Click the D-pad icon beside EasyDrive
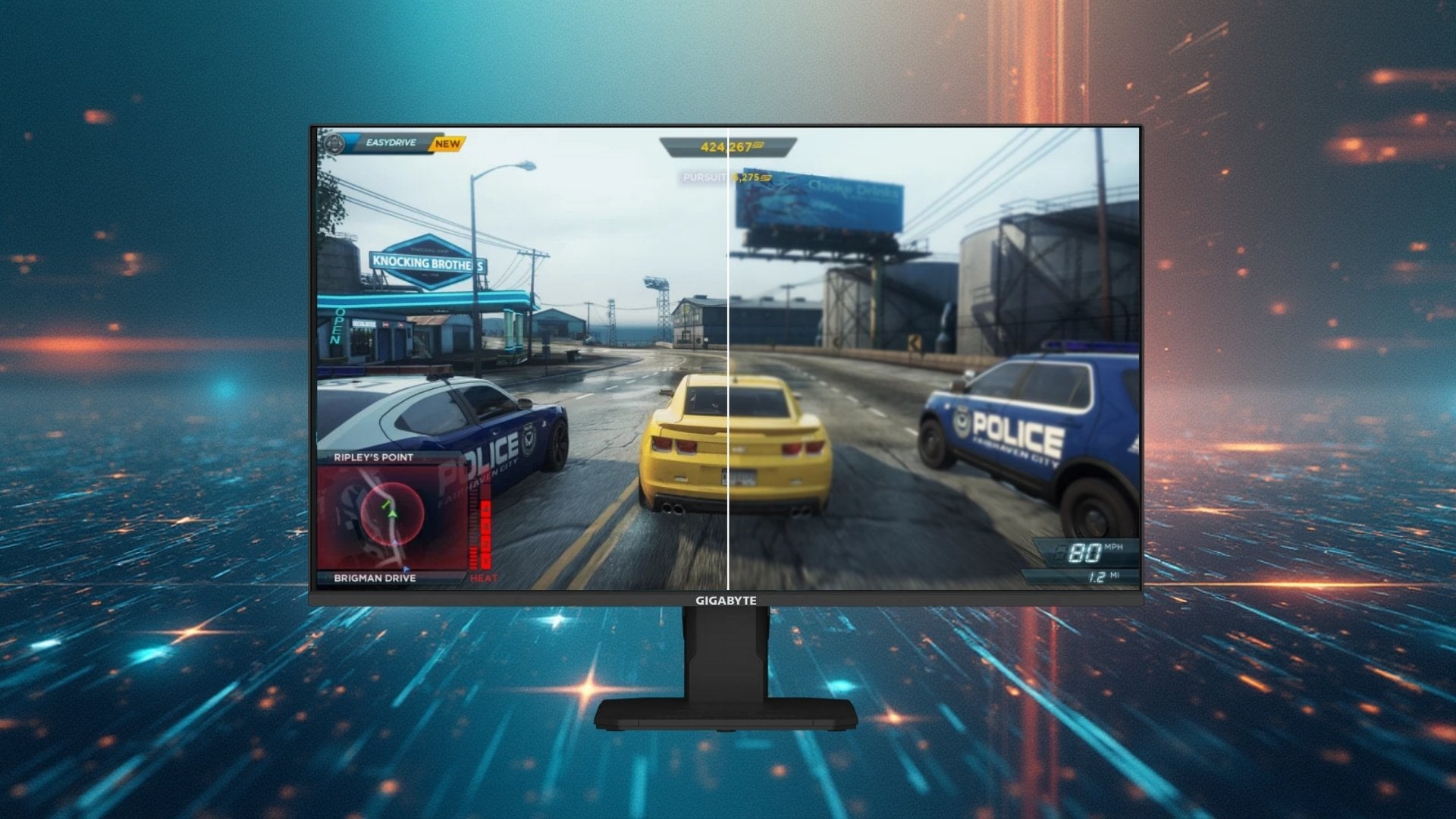The width and height of the screenshot is (1456, 819). 335,143
